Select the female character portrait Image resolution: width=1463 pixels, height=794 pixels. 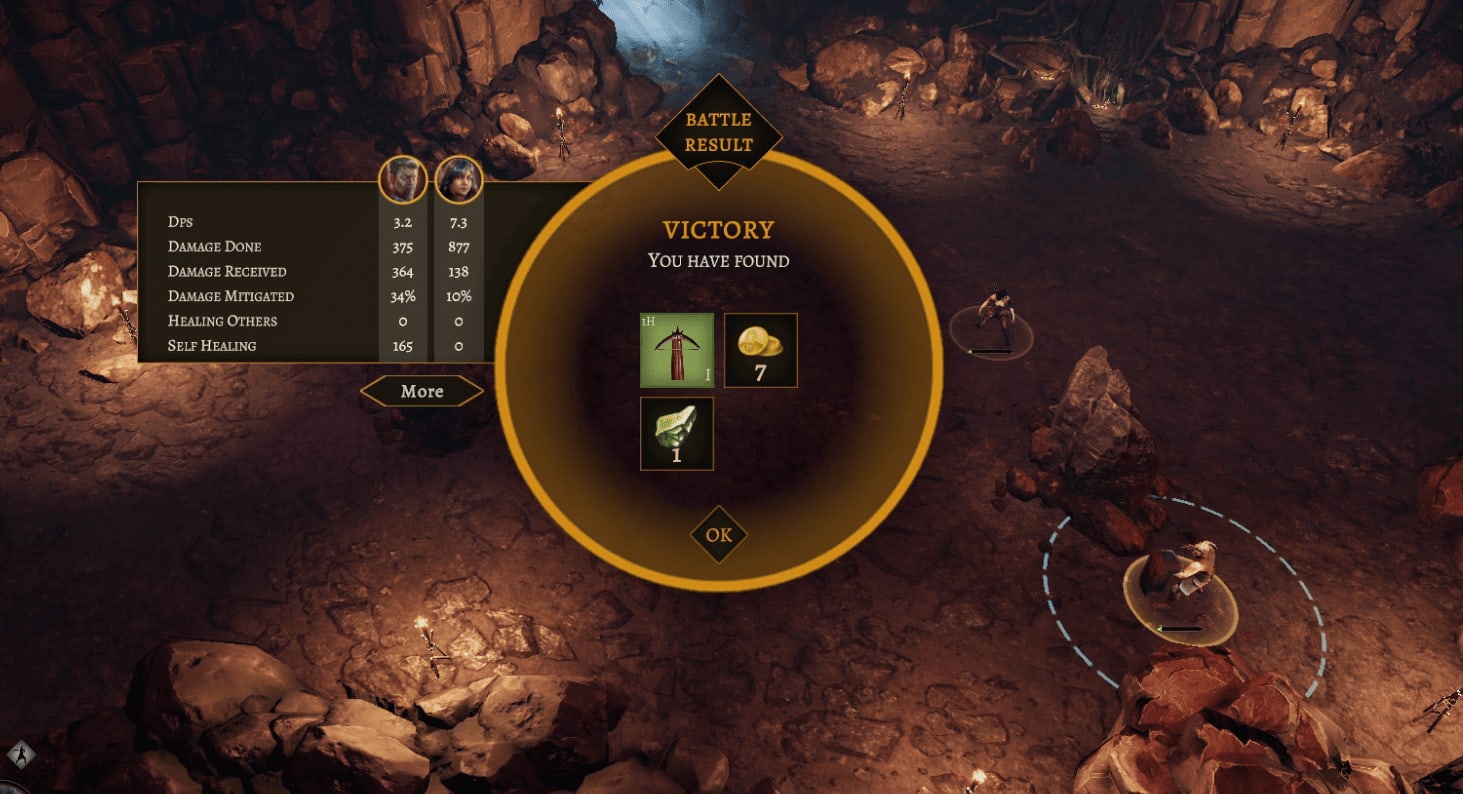point(459,181)
